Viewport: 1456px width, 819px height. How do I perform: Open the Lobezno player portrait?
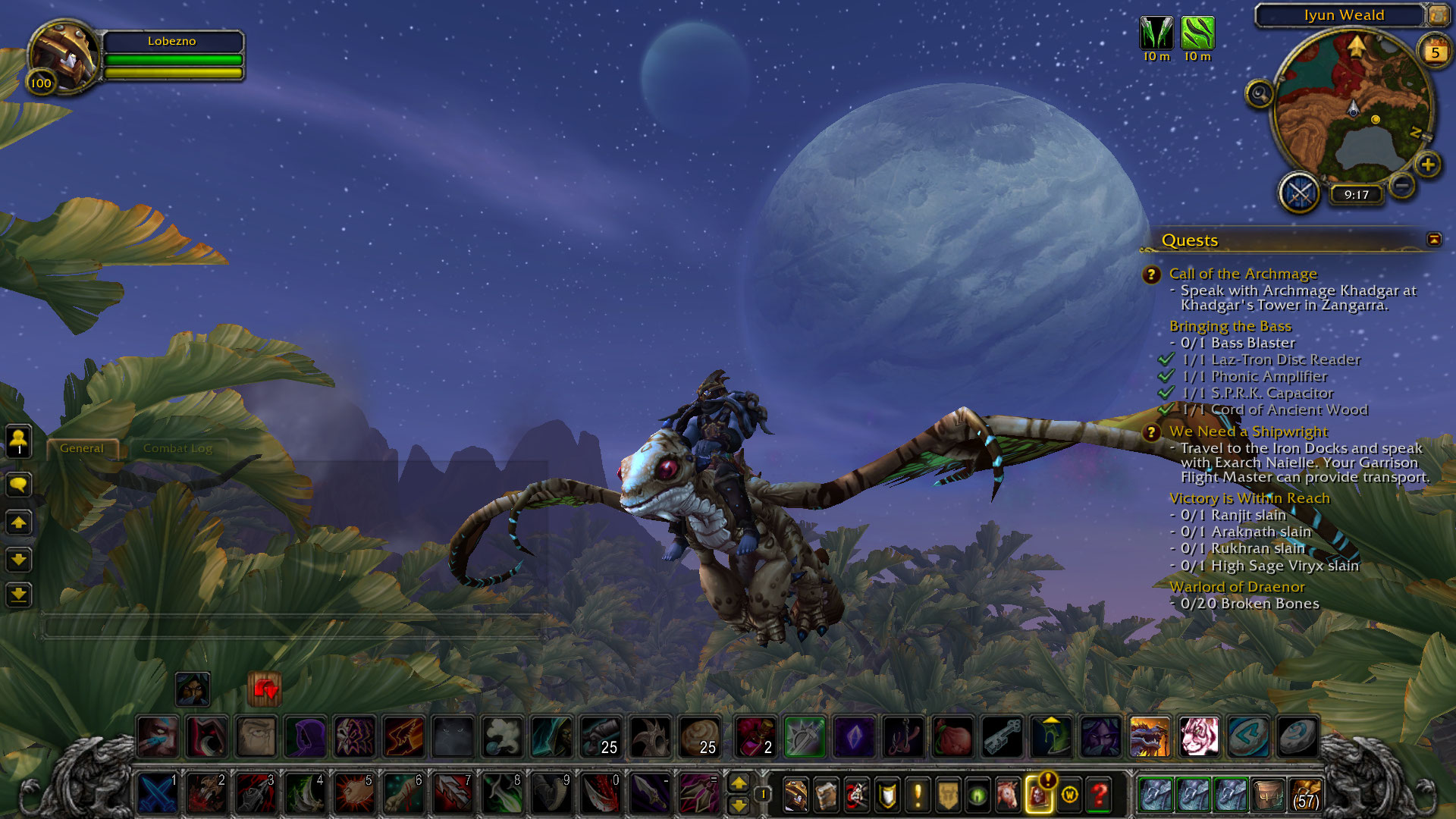tap(63, 55)
